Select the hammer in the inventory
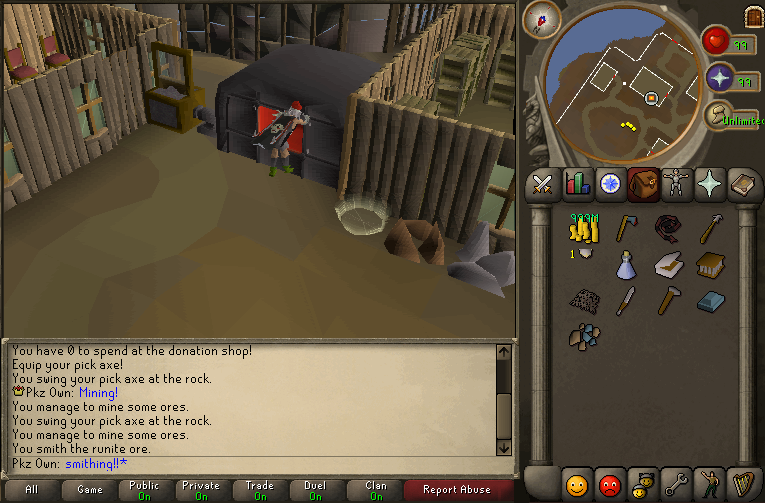The height and width of the screenshot is (503, 765). click(668, 300)
